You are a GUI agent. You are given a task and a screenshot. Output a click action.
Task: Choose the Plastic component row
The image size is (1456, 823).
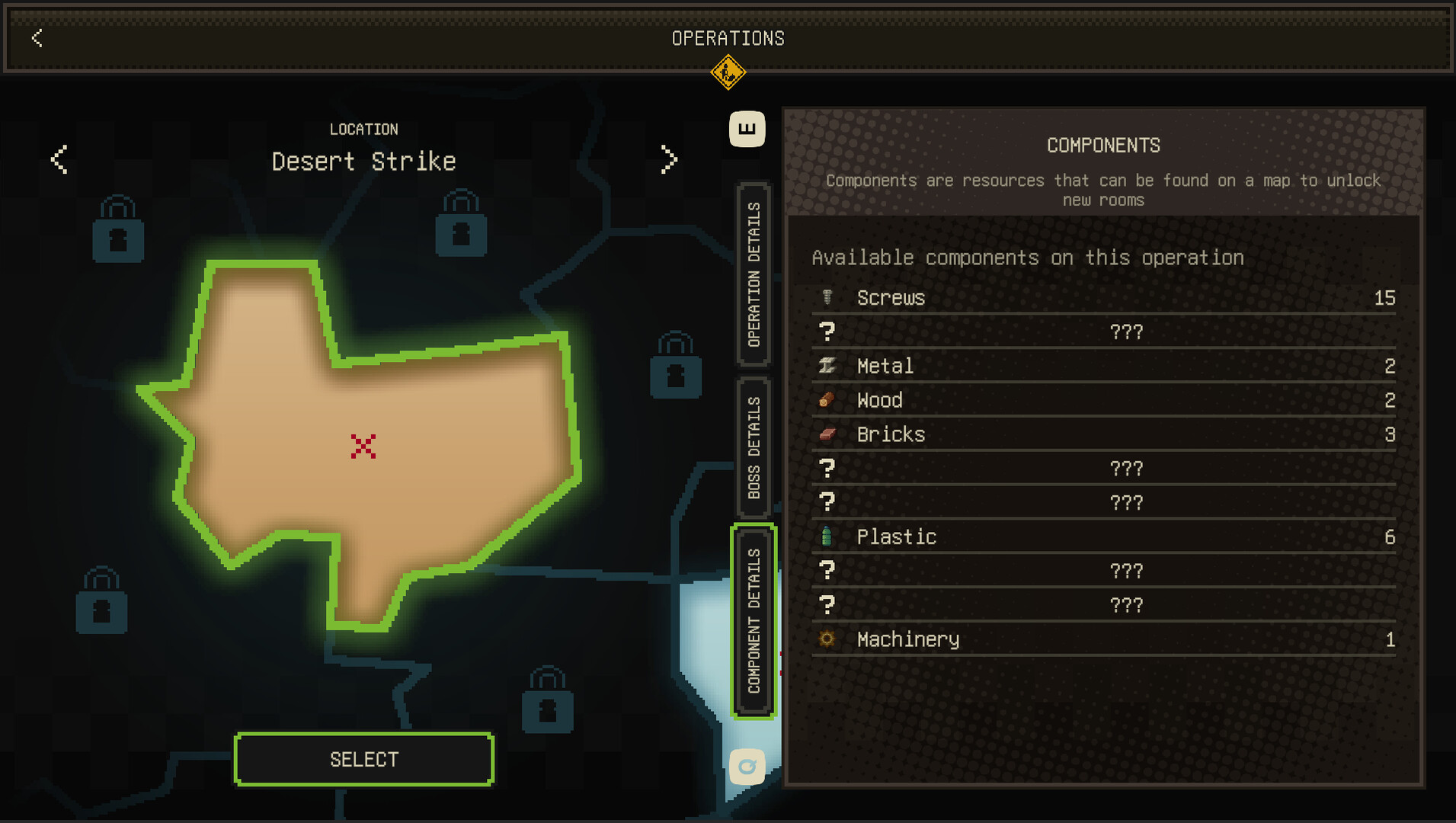(x=1103, y=537)
